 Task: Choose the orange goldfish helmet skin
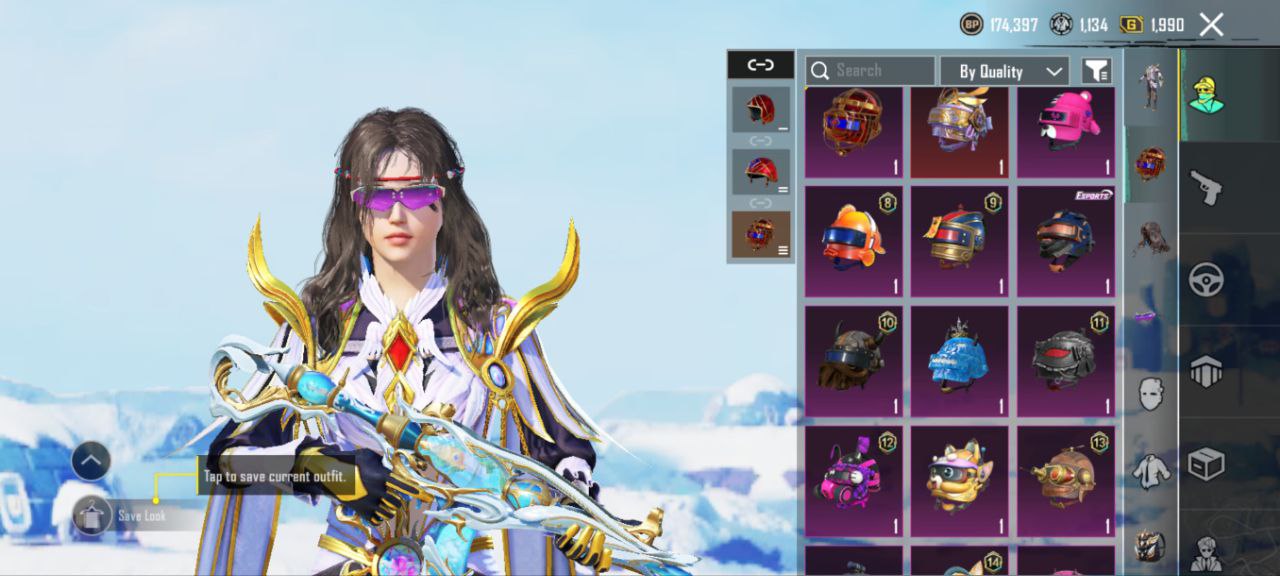853,241
